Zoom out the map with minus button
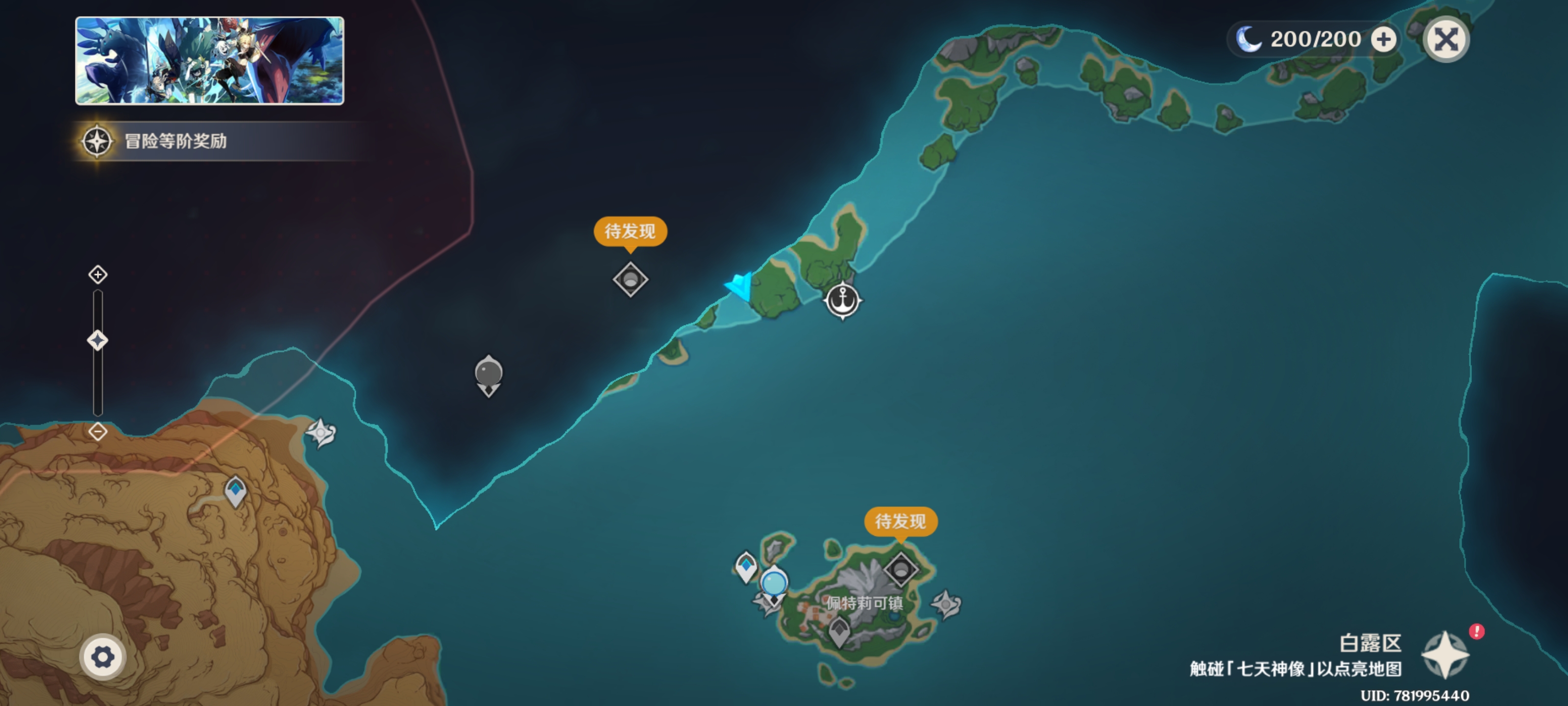The width and height of the screenshot is (1568, 706). (x=98, y=431)
